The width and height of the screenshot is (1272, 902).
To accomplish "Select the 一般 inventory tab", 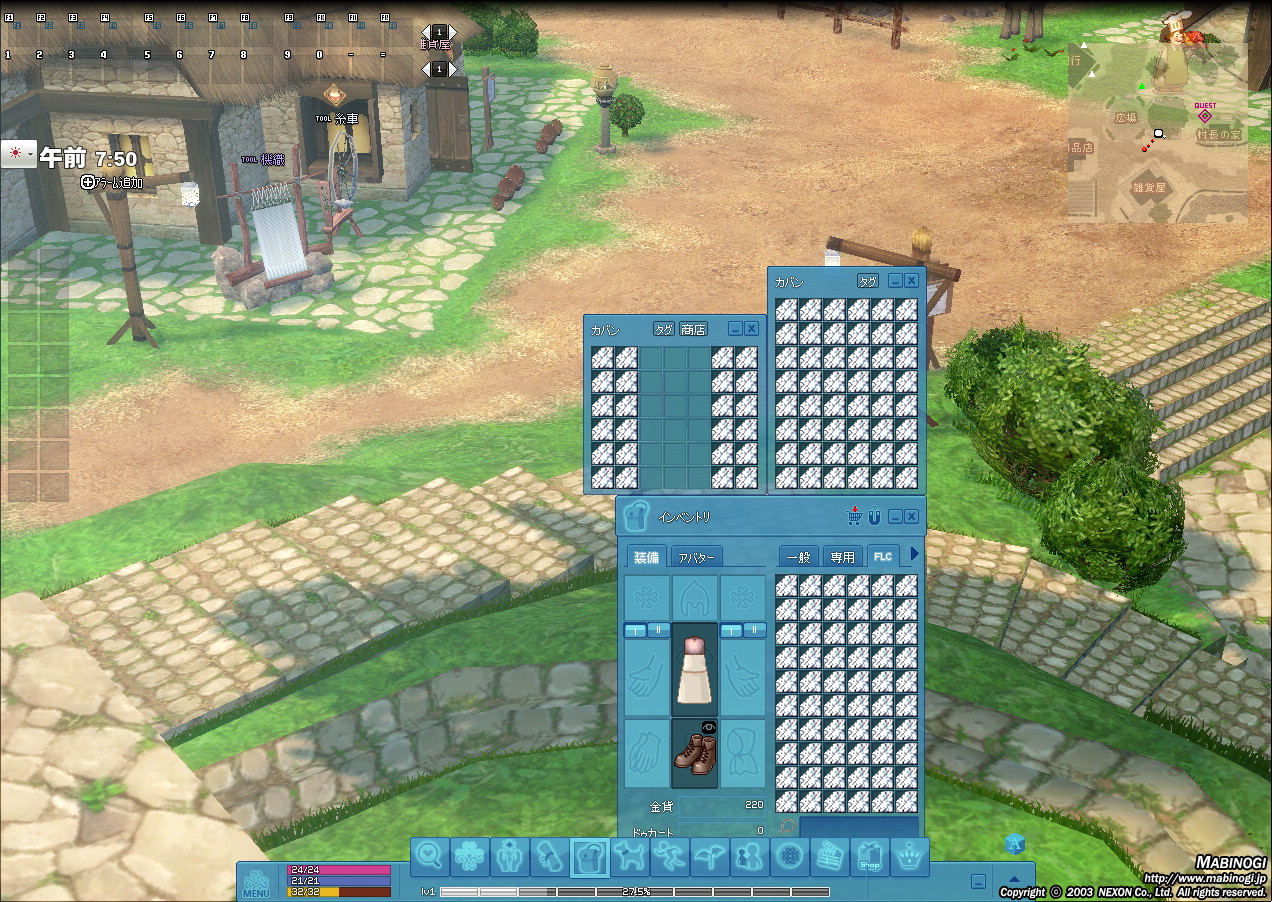I will coord(798,557).
